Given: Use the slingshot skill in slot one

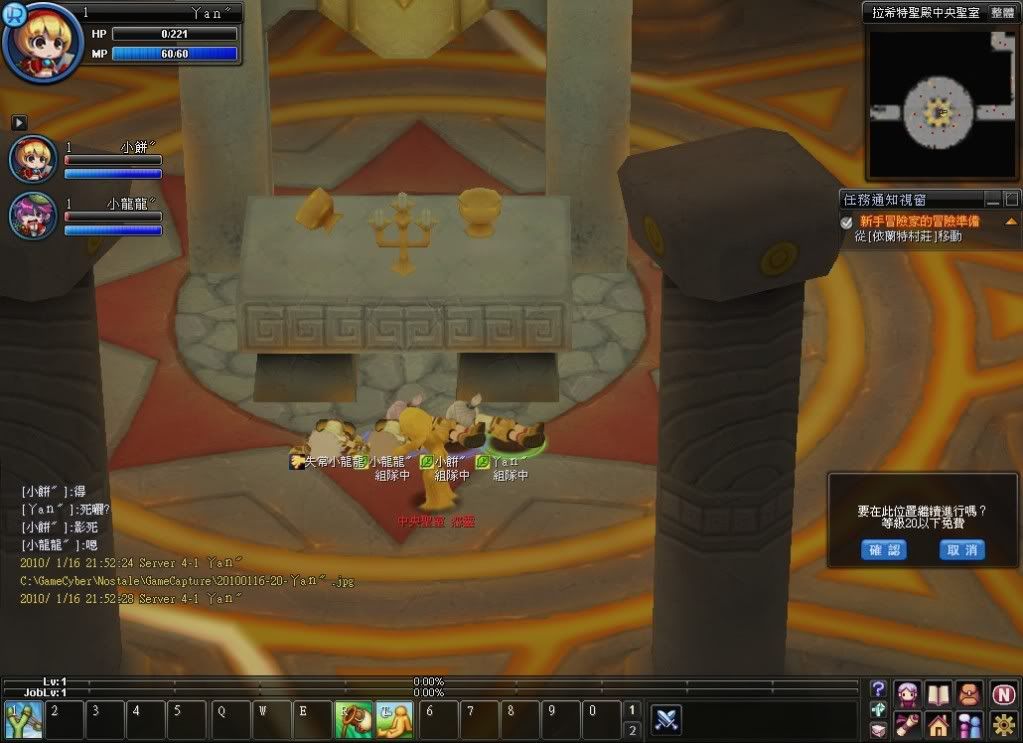Looking at the screenshot, I should click(22, 720).
